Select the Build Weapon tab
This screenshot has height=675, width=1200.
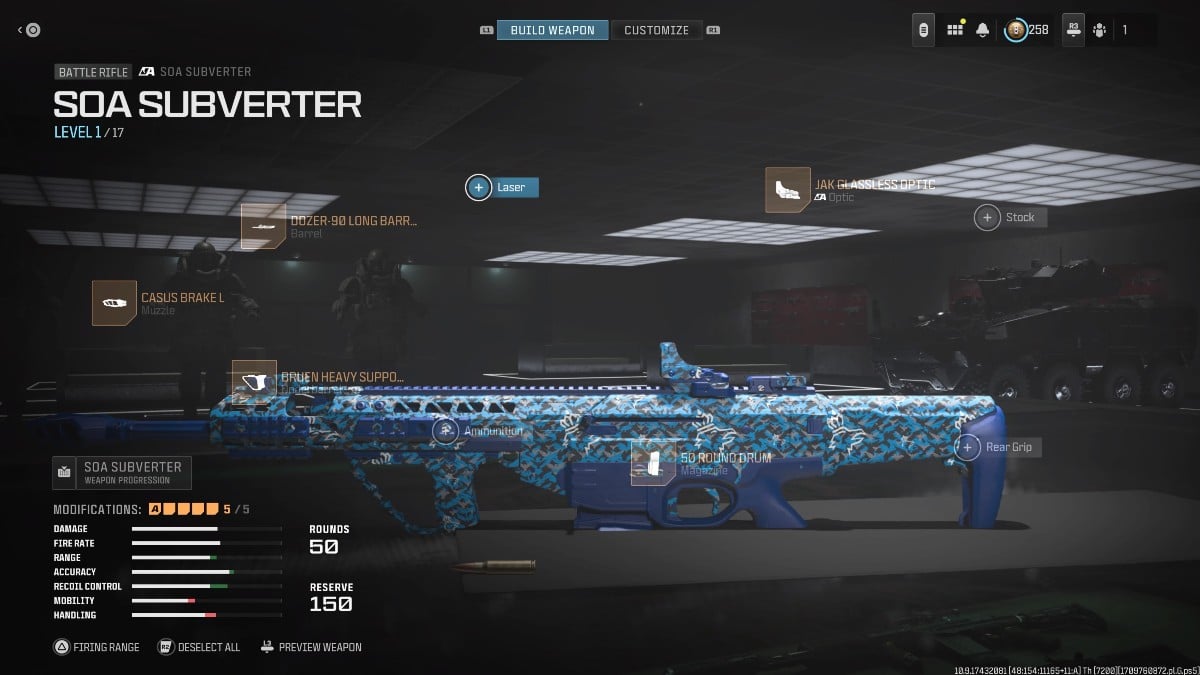(x=552, y=30)
